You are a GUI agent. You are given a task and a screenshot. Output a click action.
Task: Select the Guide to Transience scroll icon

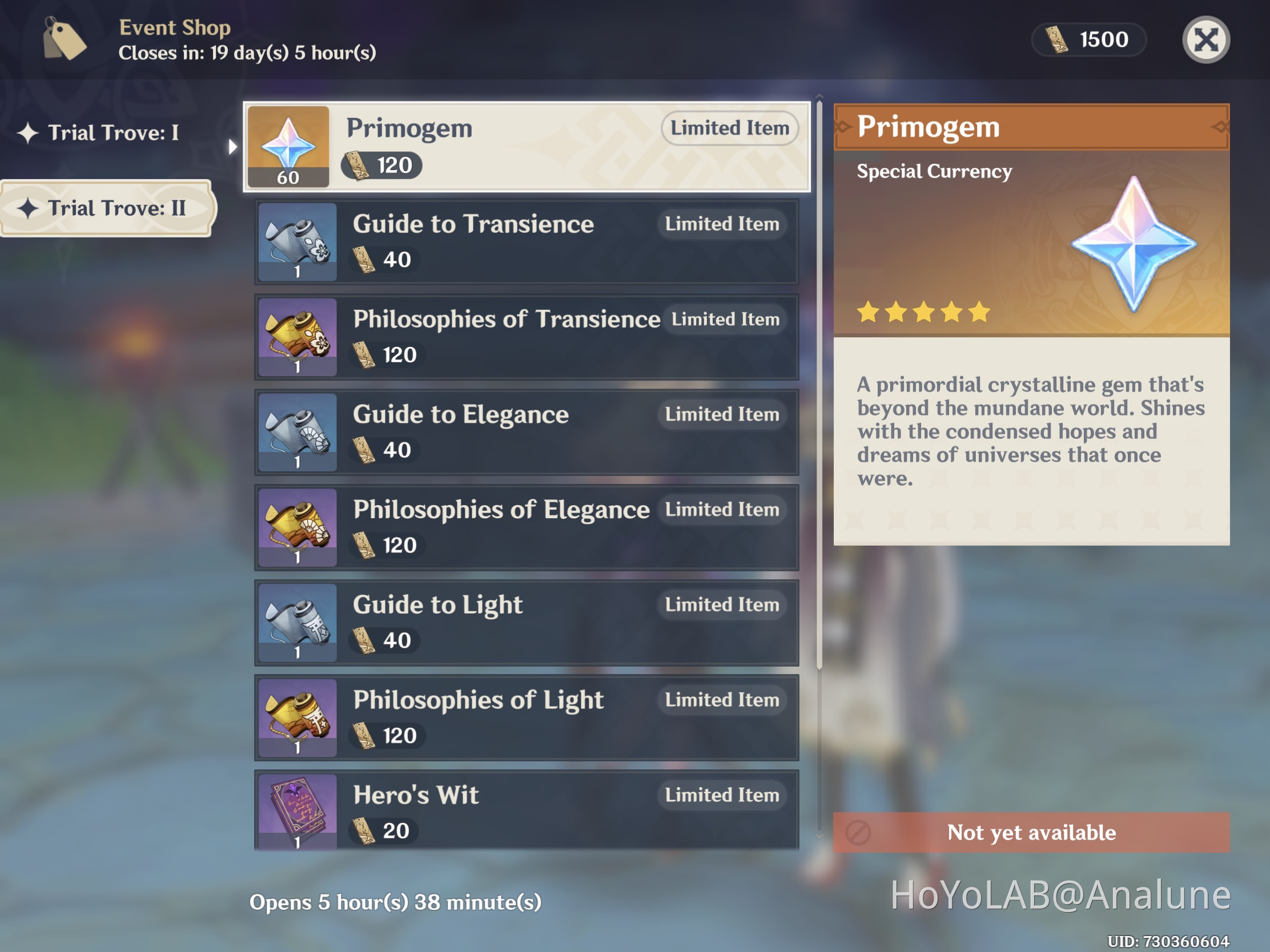click(298, 241)
